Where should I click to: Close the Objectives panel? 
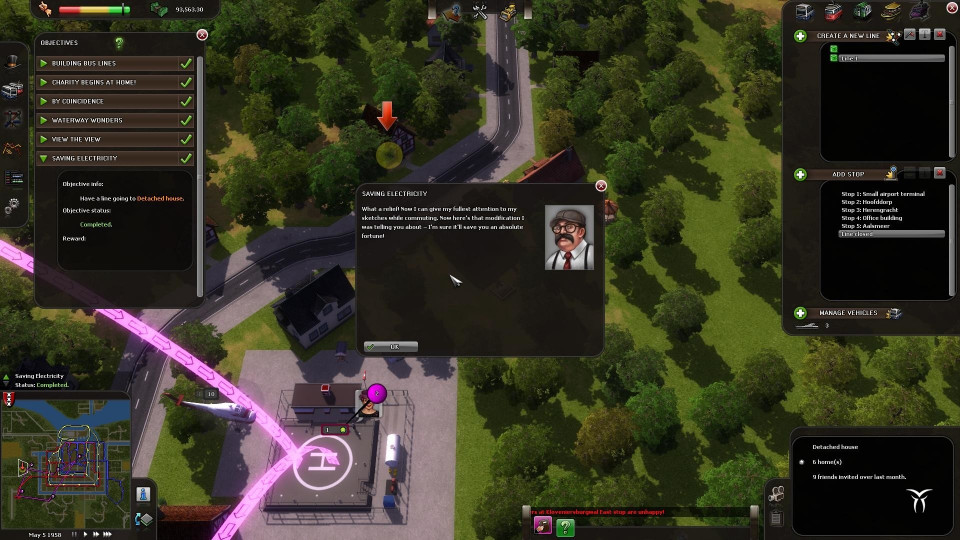202,35
